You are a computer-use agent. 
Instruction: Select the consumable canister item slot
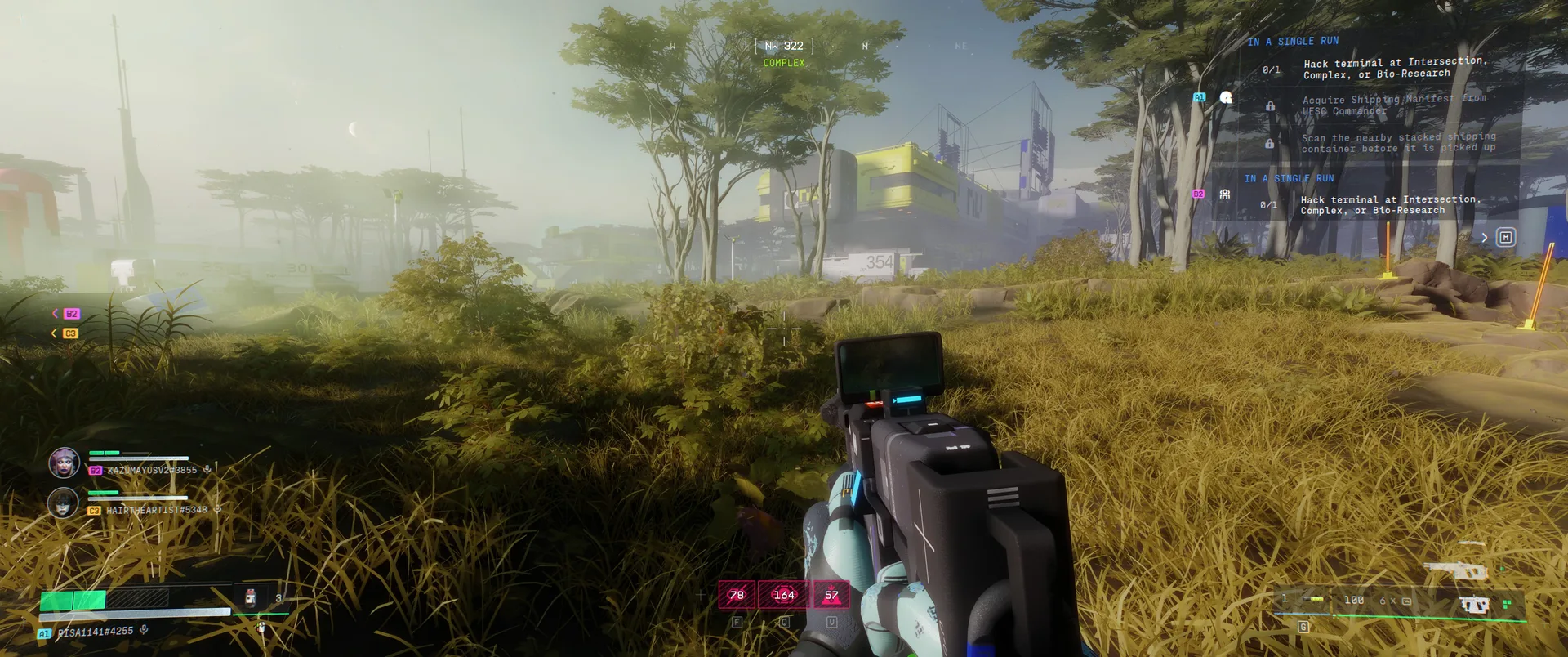[x=251, y=598]
